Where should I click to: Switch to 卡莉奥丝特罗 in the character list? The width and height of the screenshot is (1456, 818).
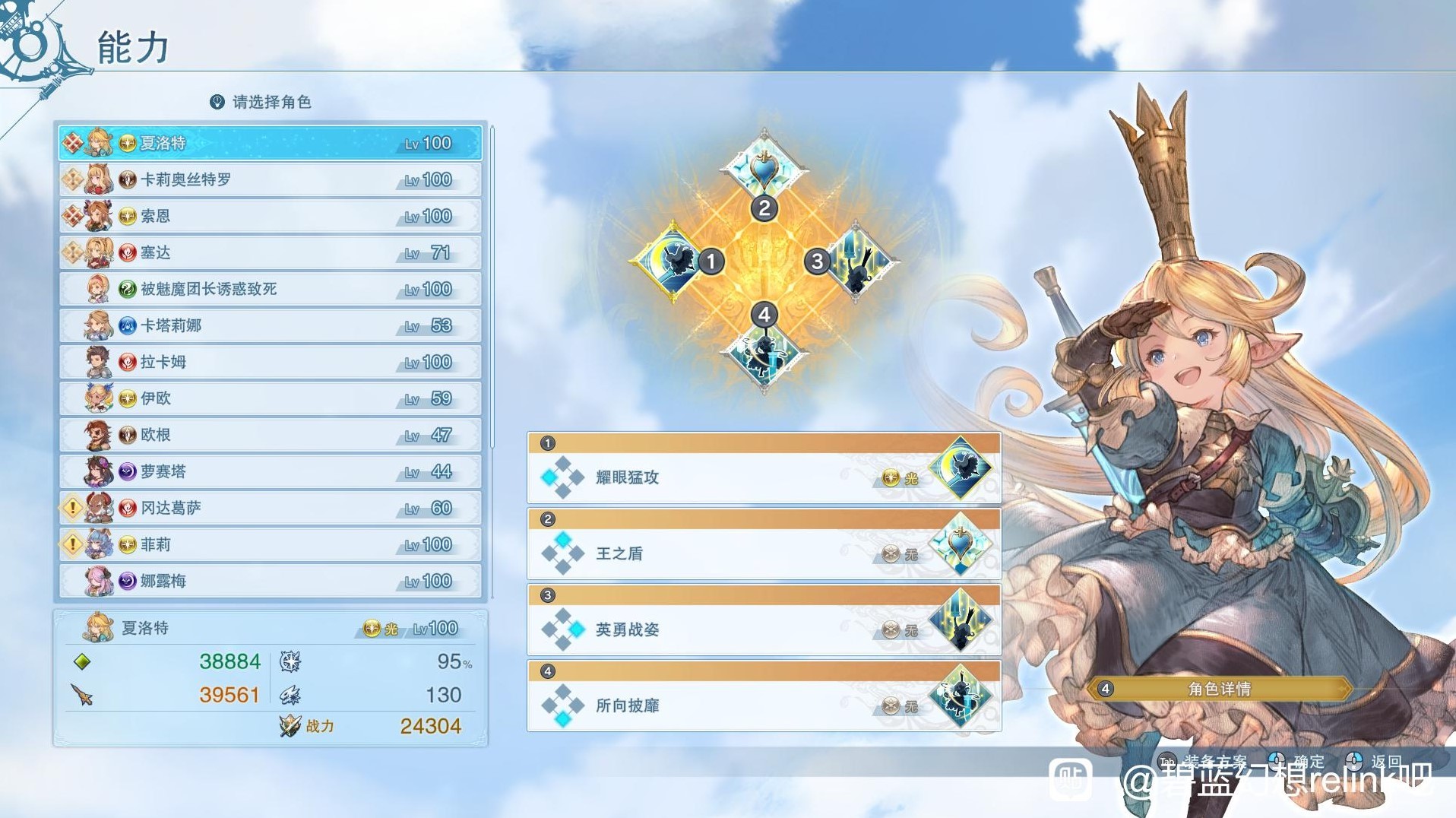point(266,179)
